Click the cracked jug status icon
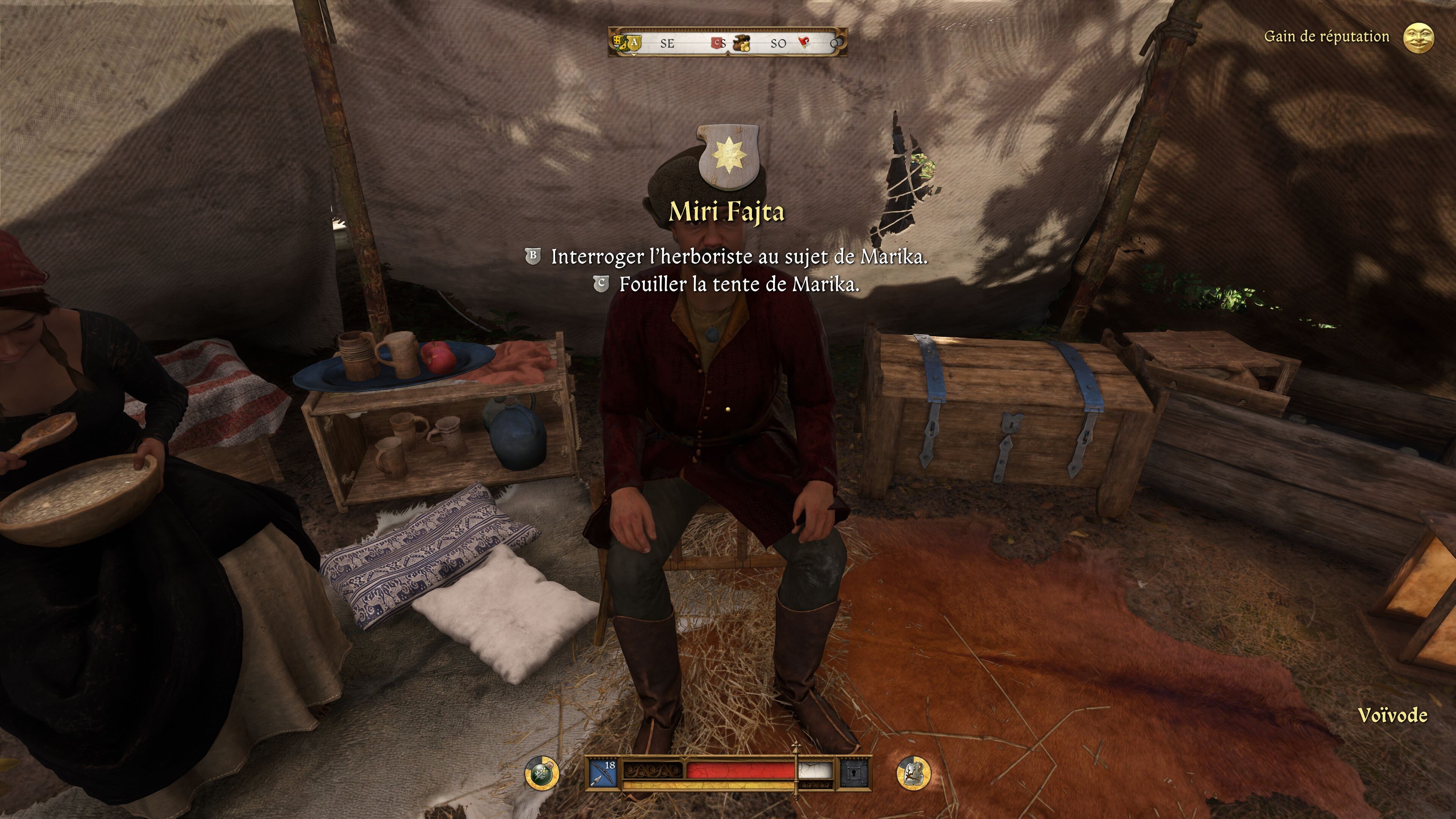Screen dimensions: 1456x819 tap(913, 773)
